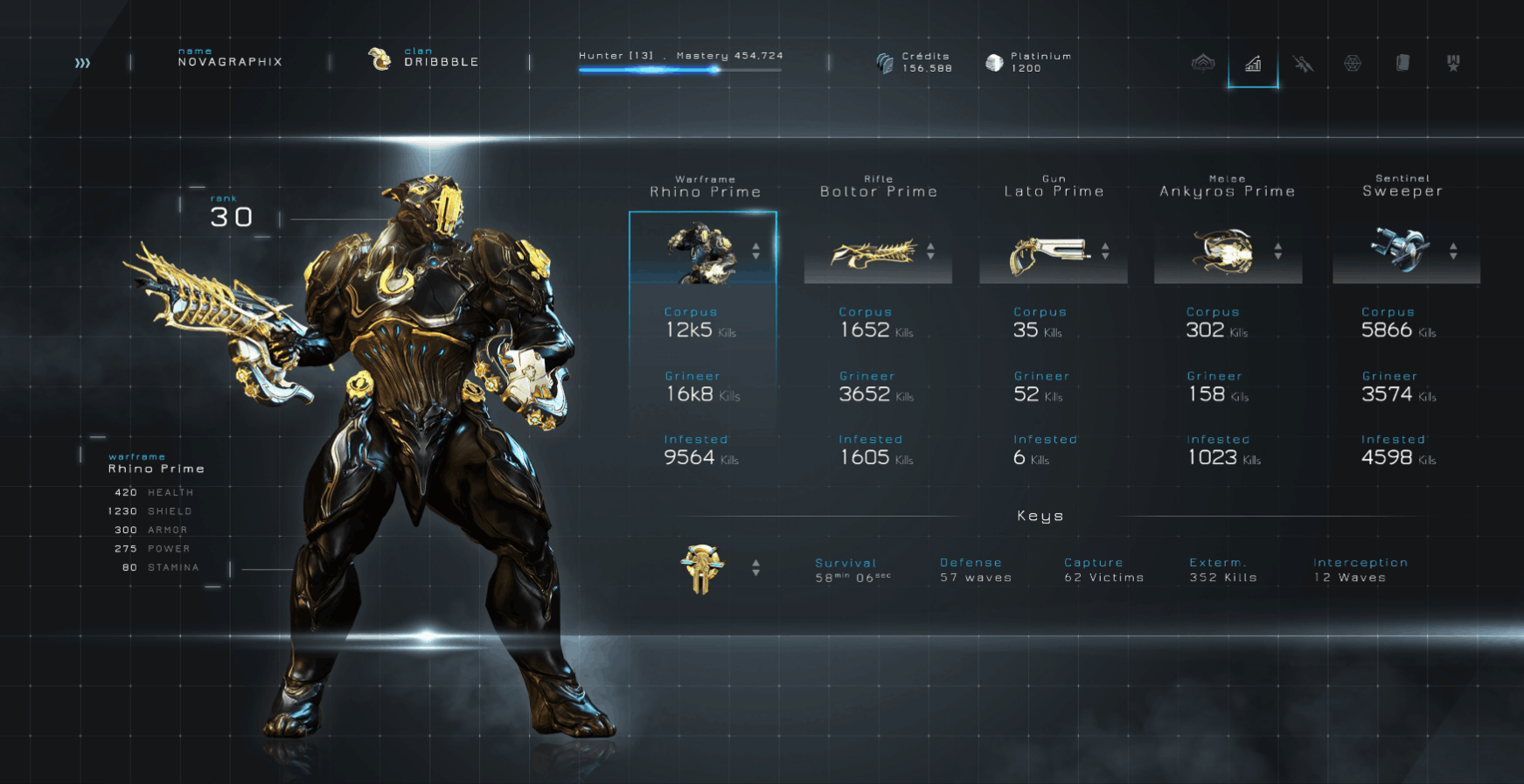Cycle the Sweeper sentinel stepper arrows
The width and height of the screenshot is (1524, 784).
[1453, 251]
